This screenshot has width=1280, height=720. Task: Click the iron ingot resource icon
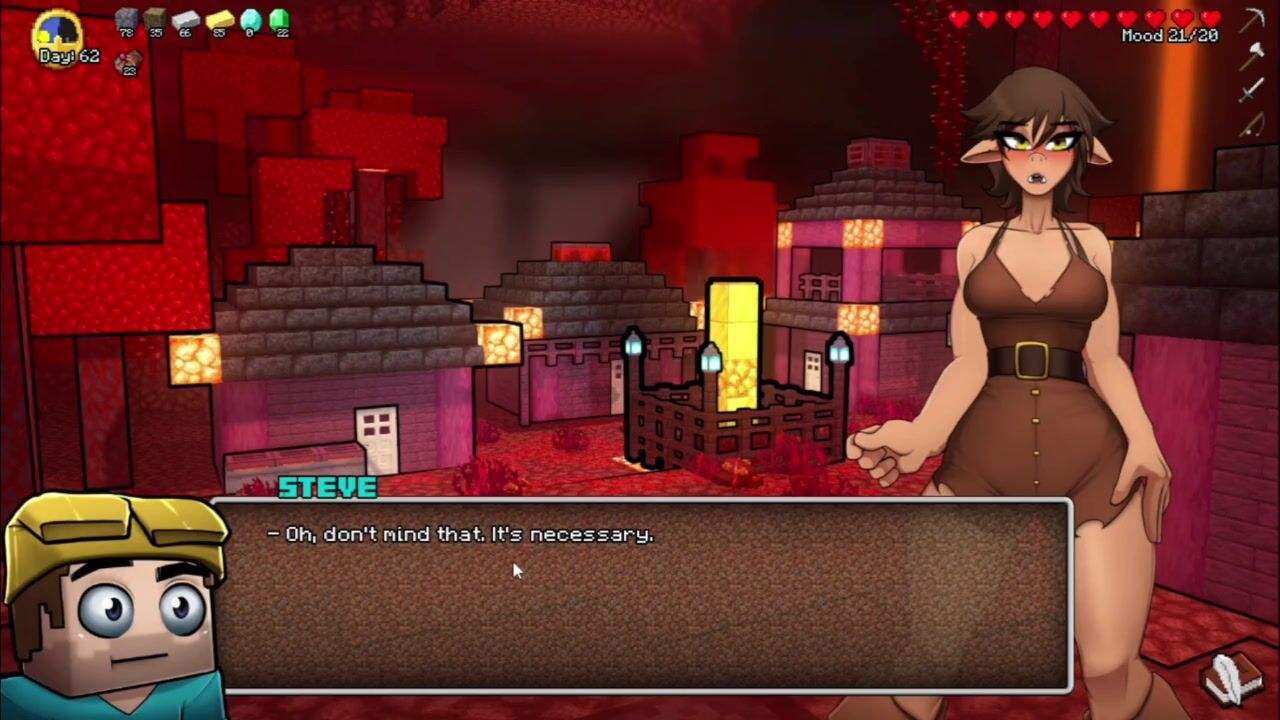pyautogui.click(x=186, y=19)
